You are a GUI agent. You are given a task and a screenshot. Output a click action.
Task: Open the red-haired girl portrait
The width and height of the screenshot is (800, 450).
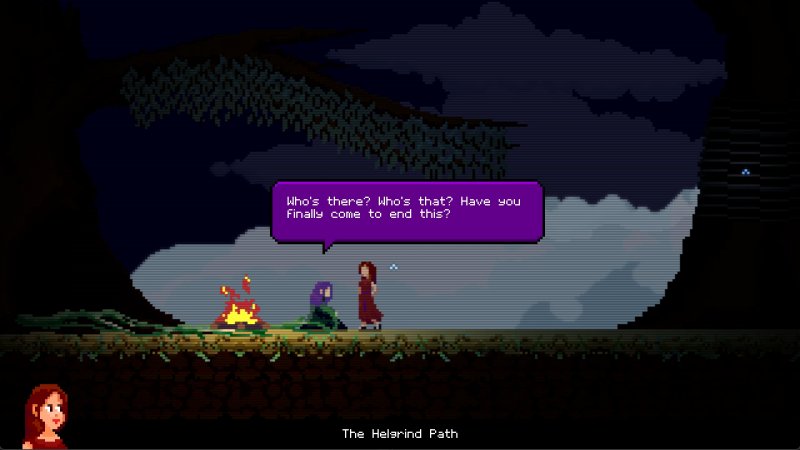pos(45,416)
